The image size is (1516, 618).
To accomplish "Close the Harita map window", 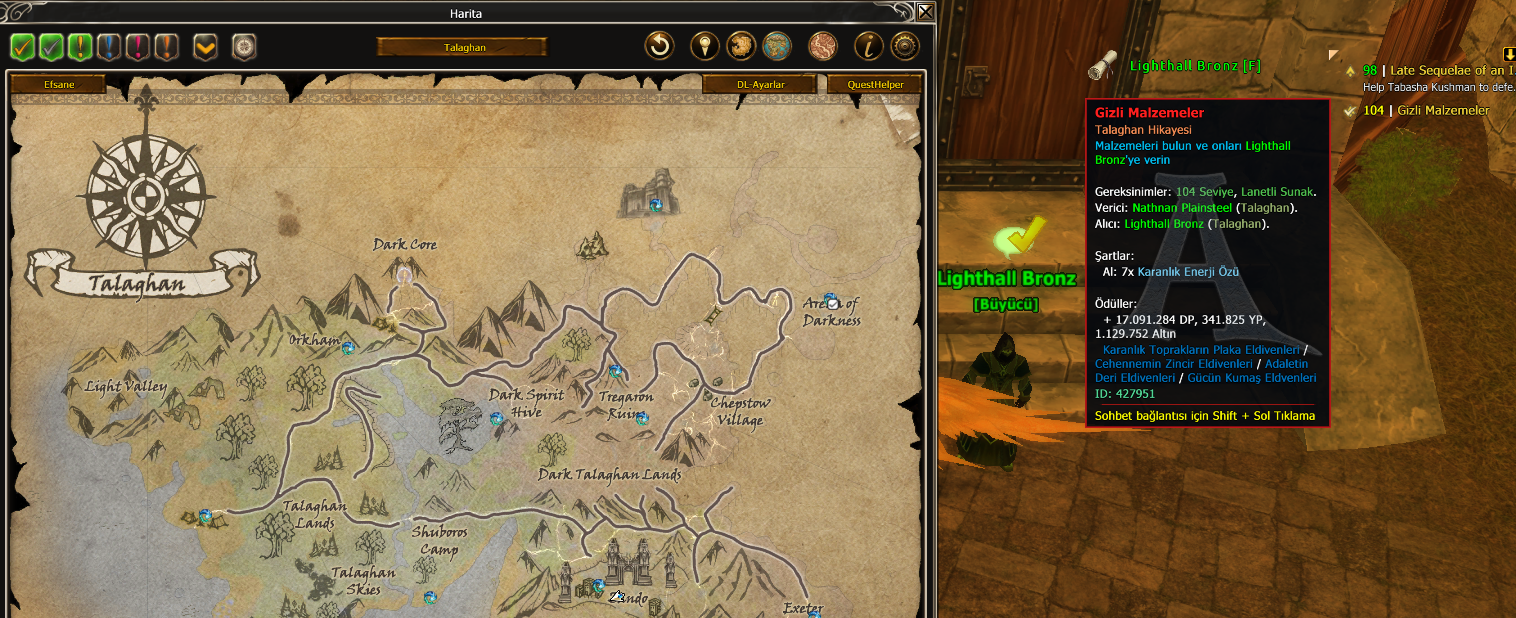I will pos(926,12).
